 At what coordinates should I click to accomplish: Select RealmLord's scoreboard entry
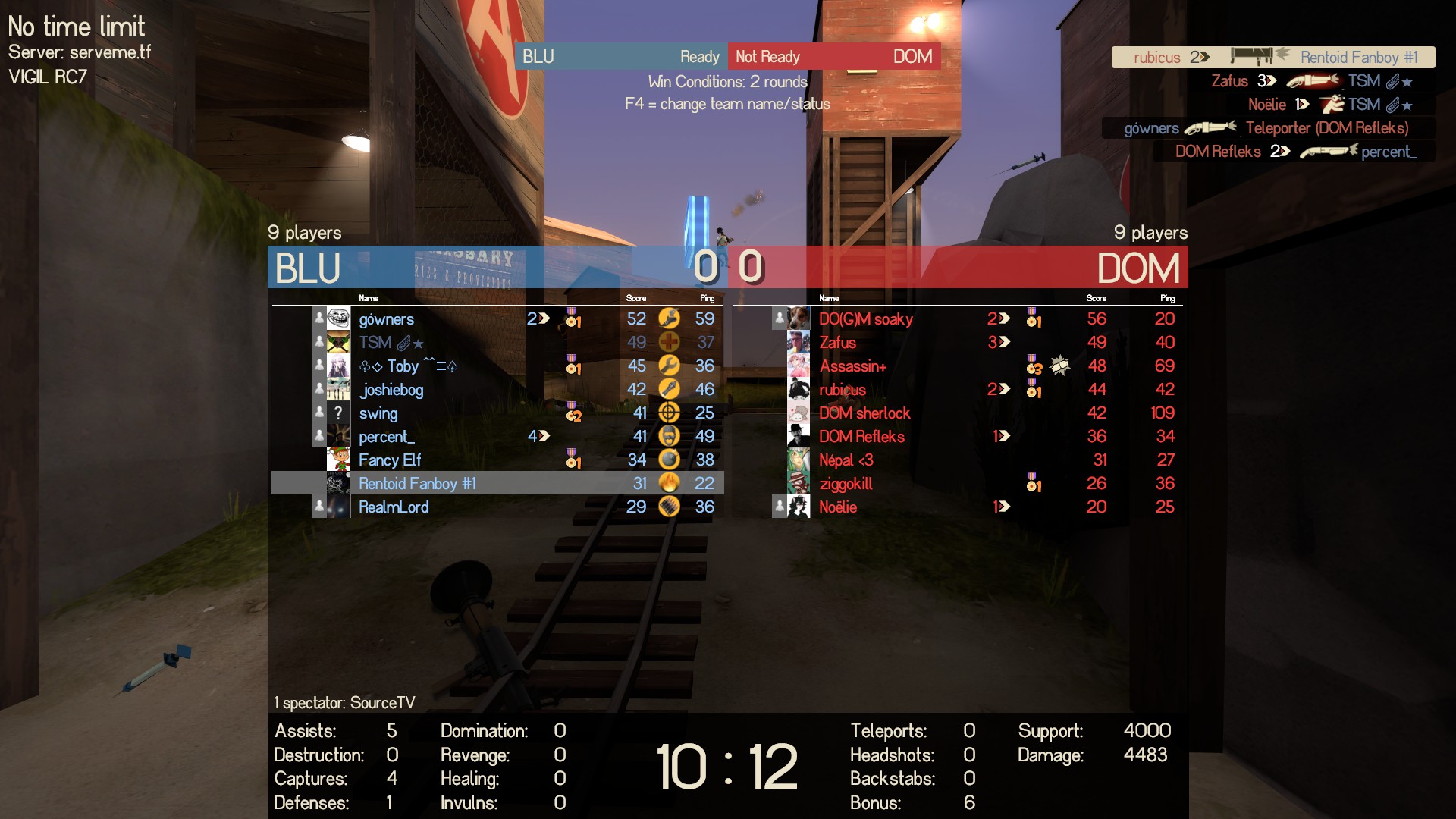[x=394, y=507]
